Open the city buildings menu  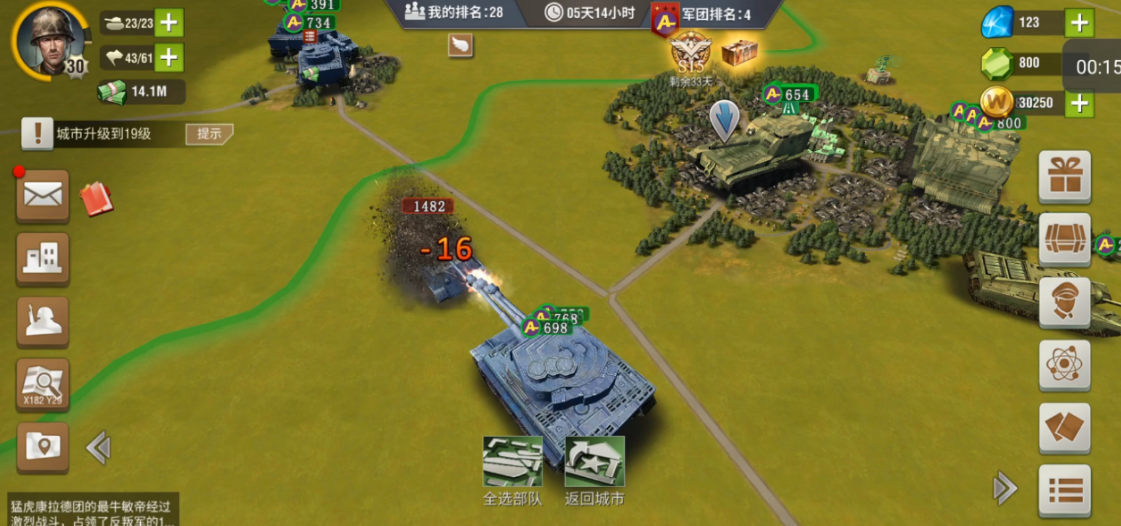[x=43, y=259]
